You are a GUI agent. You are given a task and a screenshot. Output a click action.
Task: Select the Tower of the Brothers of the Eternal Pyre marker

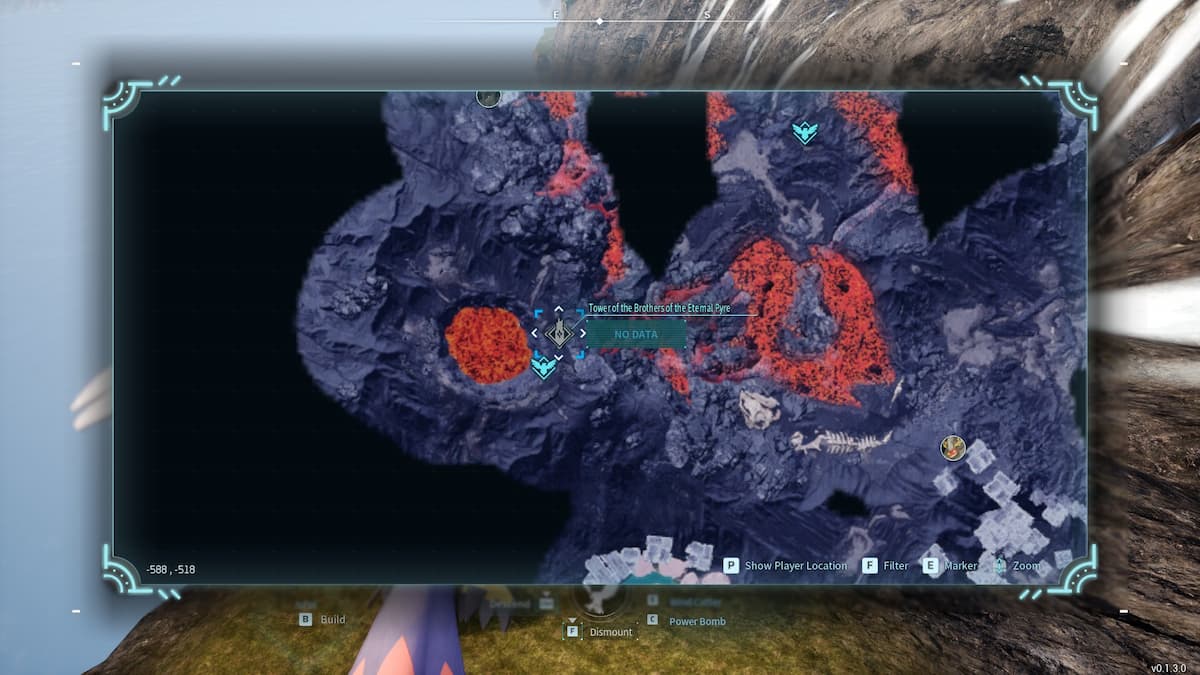[x=558, y=333]
